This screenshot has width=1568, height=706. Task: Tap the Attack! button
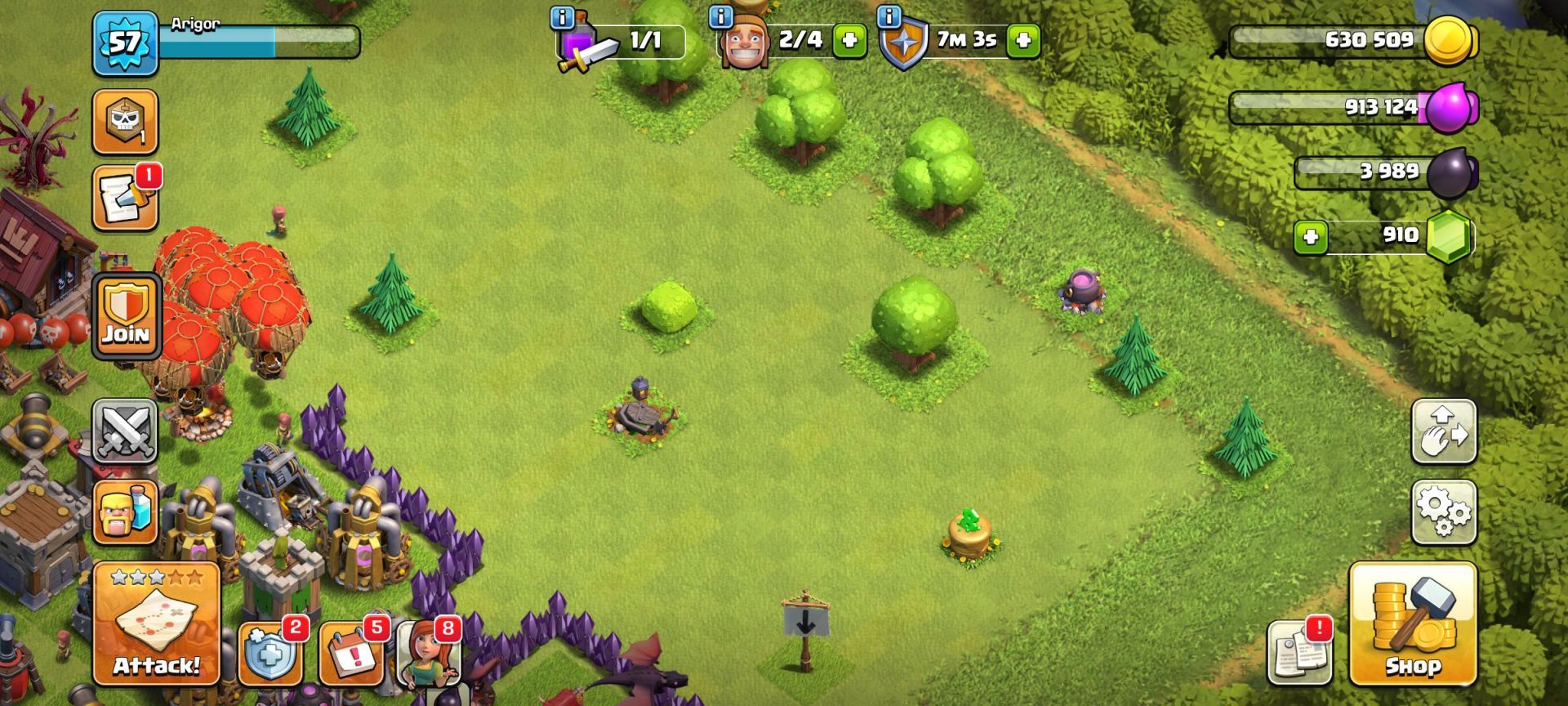157,623
